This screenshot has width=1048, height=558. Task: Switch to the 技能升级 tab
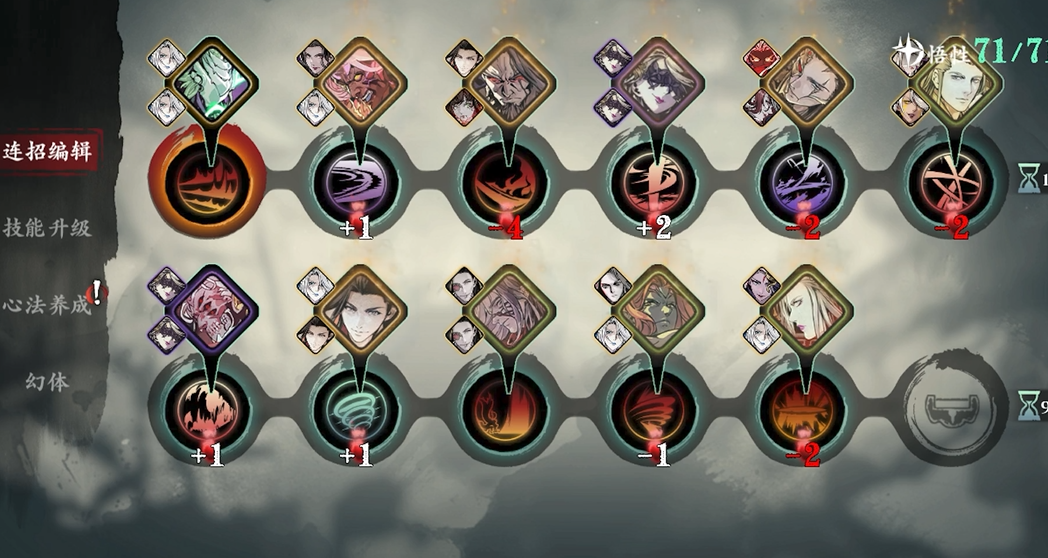pyautogui.click(x=48, y=228)
